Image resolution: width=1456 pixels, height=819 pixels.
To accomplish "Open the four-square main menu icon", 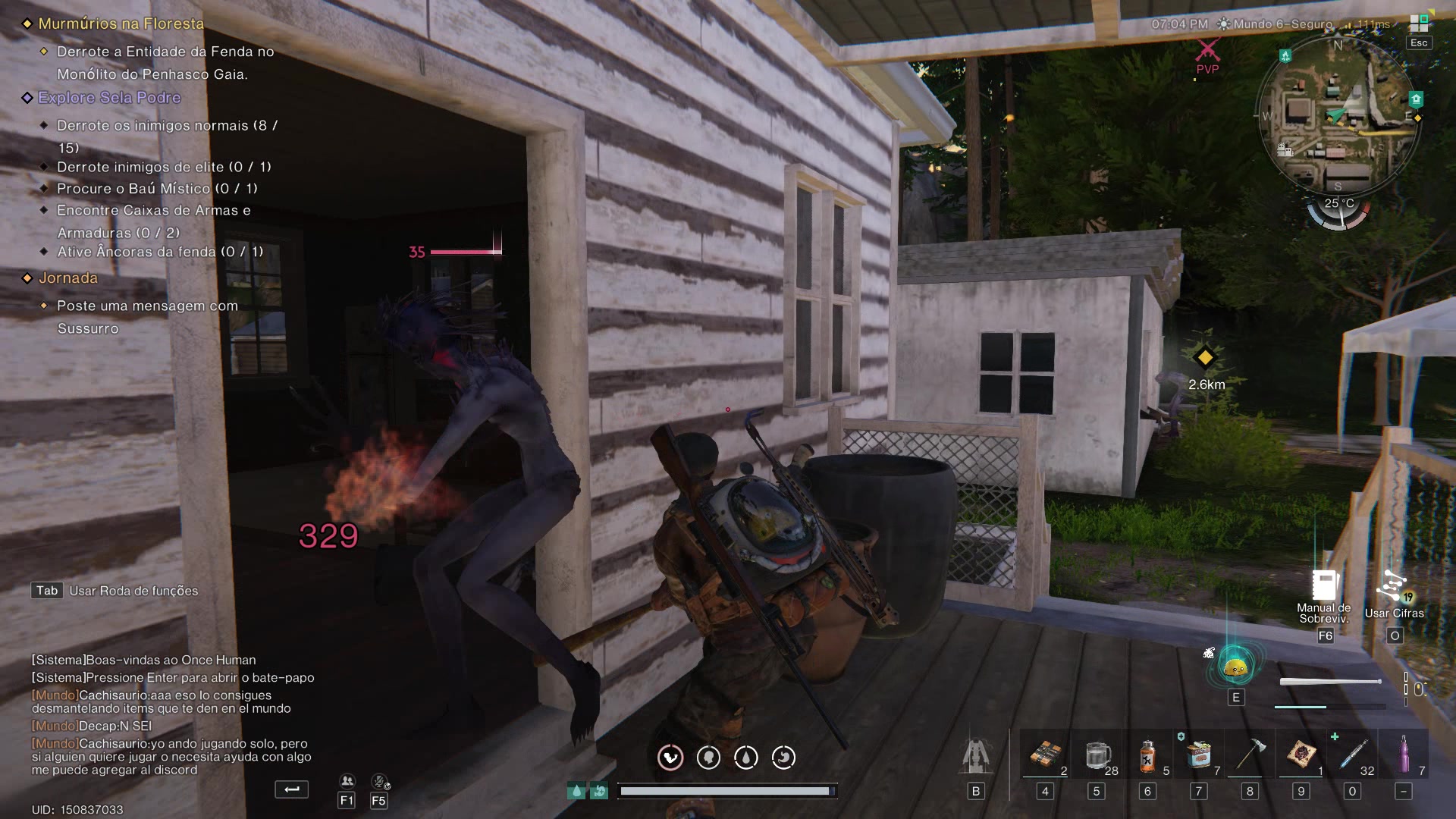I will click(x=1418, y=24).
